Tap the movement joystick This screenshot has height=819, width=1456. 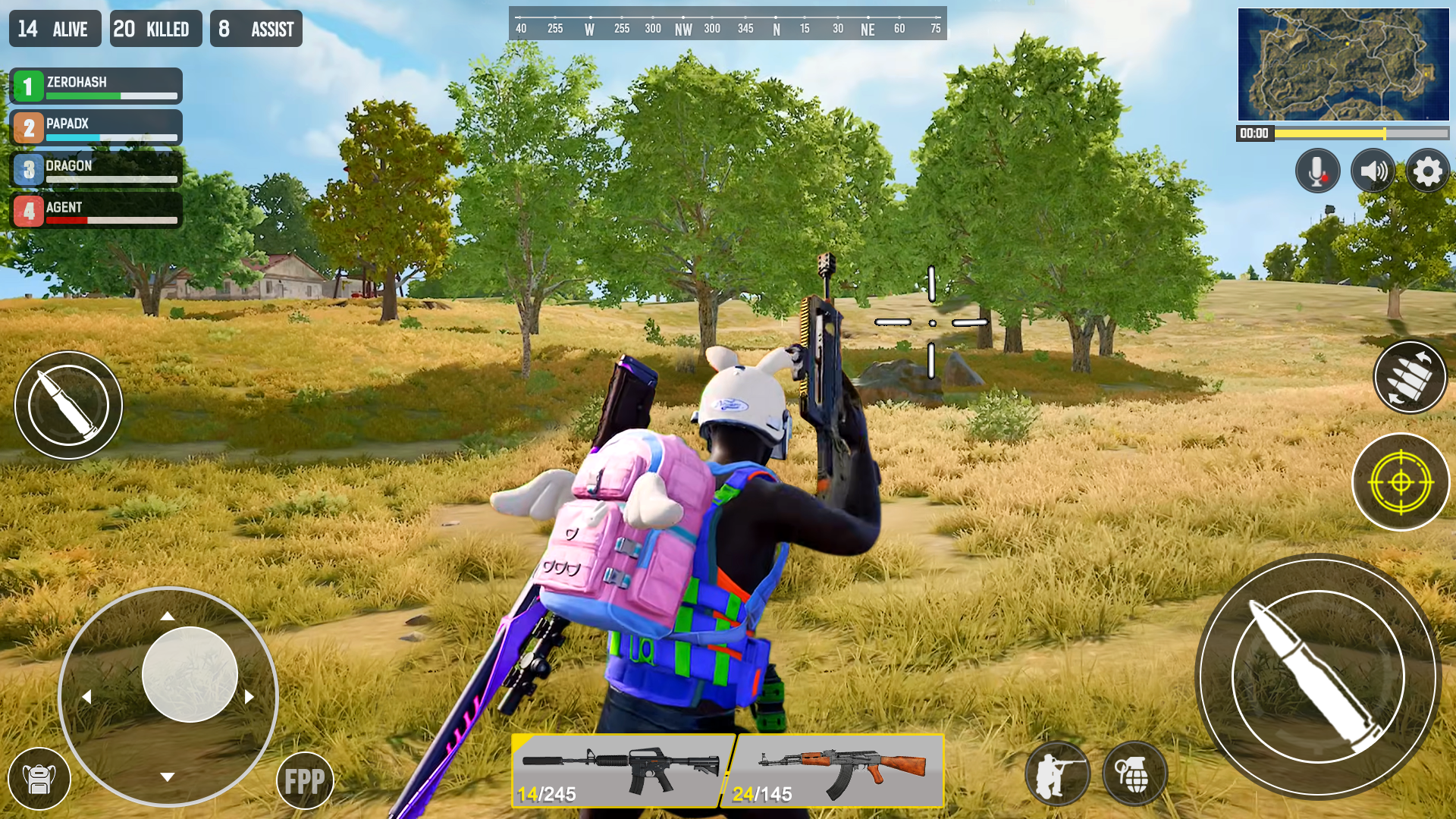188,675
